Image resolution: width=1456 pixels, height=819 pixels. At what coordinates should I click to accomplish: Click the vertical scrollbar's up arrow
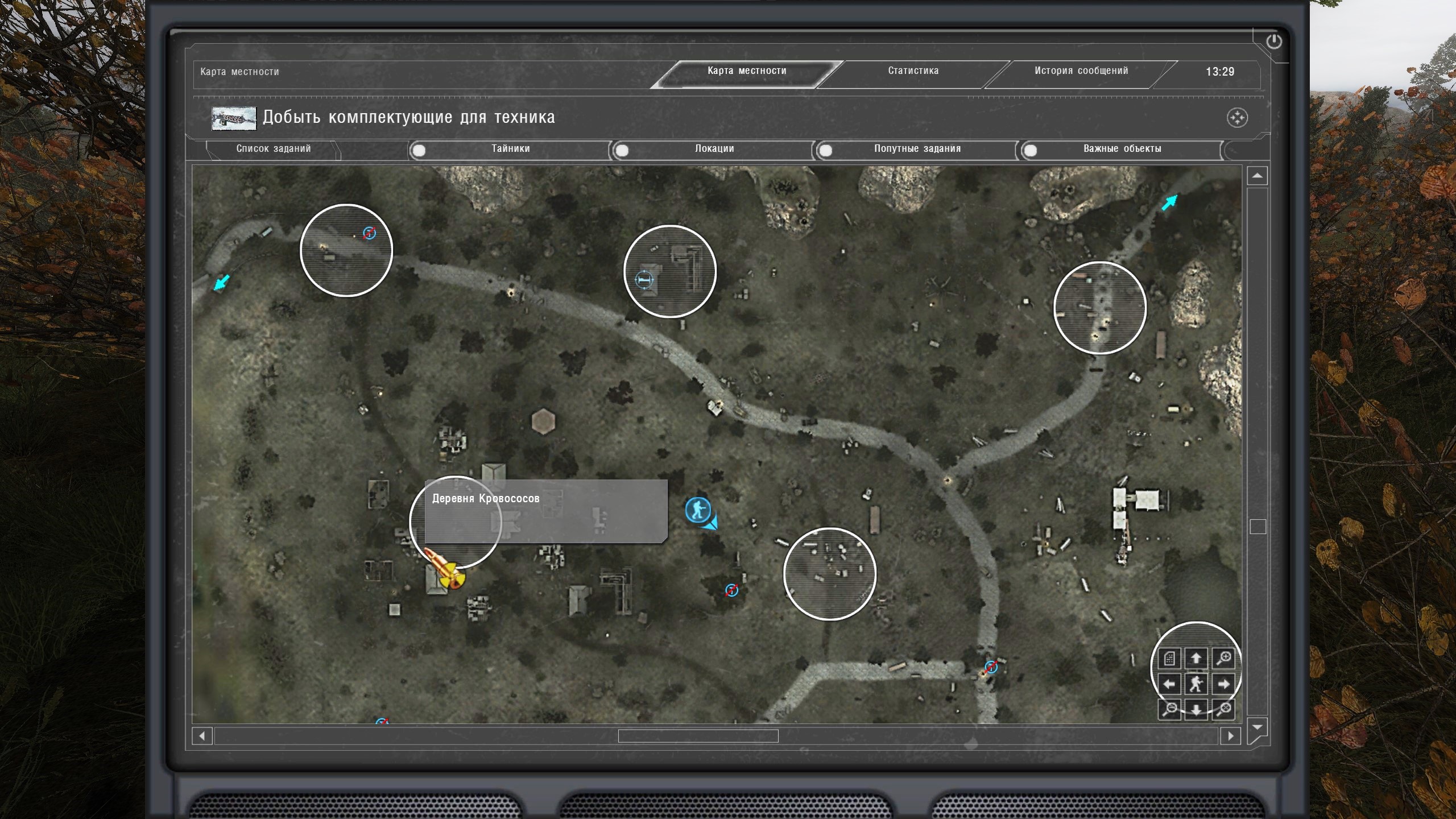click(x=1257, y=176)
